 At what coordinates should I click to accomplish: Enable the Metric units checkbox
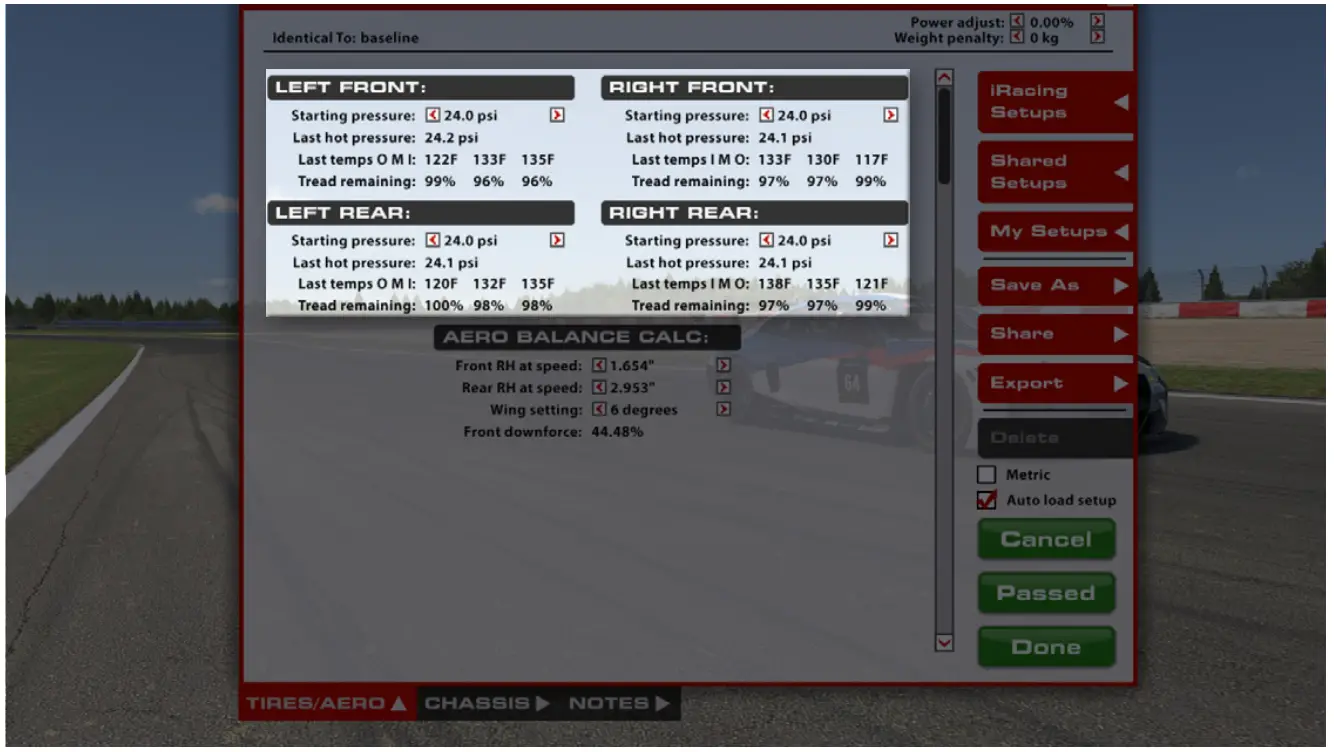click(986, 474)
